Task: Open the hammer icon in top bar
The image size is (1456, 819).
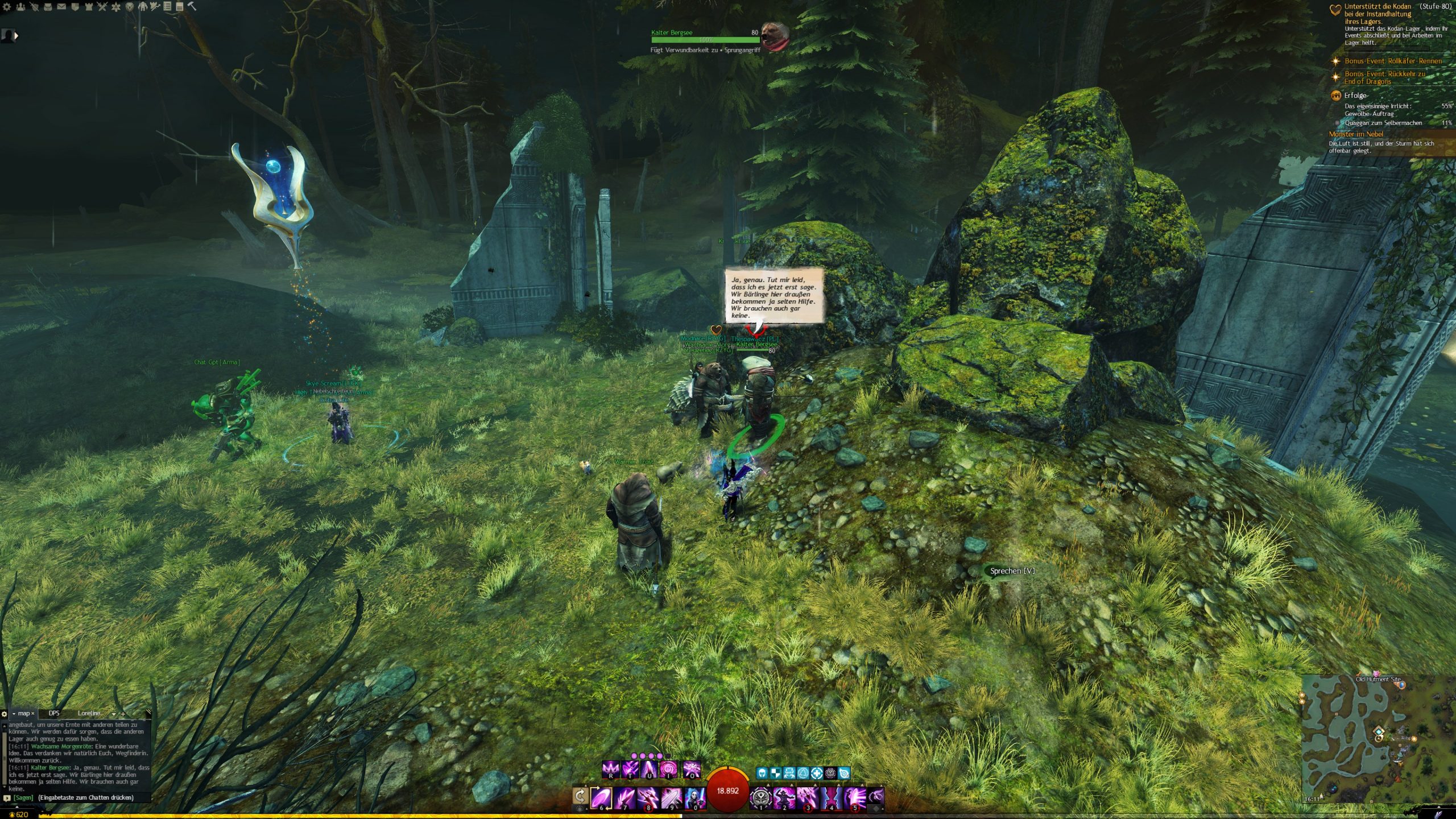Action: coord(192,6)
